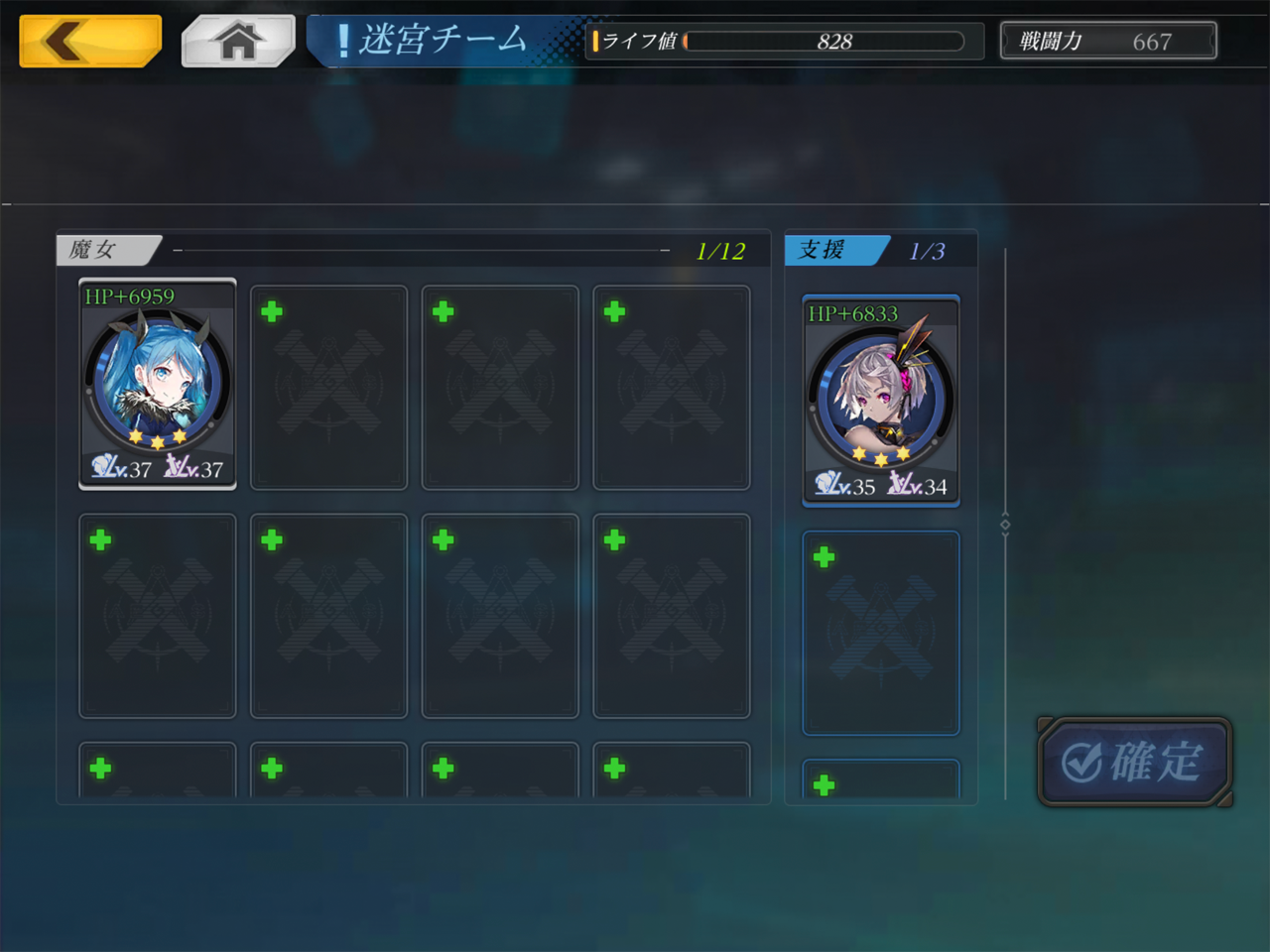Viewport: 1270px width, 952px height.
Task: Select the blue-haired witch card HP+6959
Action: pyautogui.click(x=158, y=384)
